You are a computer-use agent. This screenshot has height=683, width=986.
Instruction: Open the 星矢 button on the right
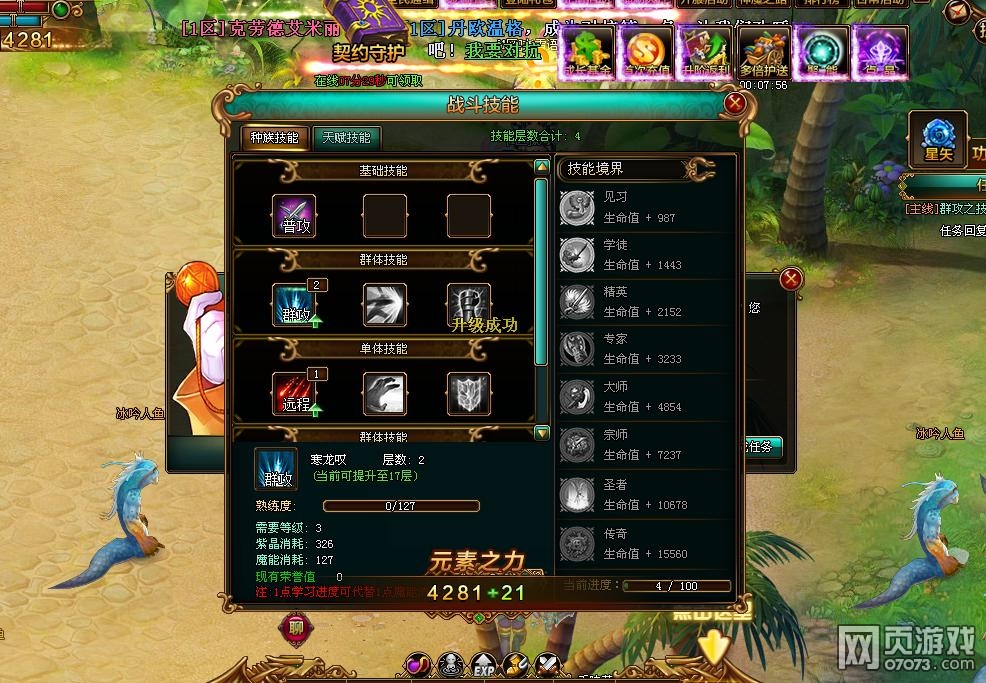(x=937, y=139)
